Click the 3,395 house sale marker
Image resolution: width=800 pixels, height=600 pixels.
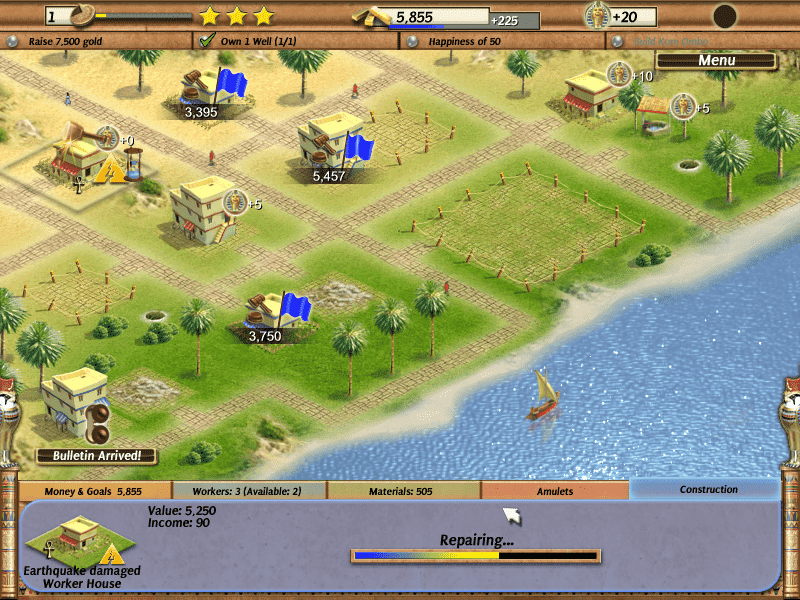[x=201, y=111]
